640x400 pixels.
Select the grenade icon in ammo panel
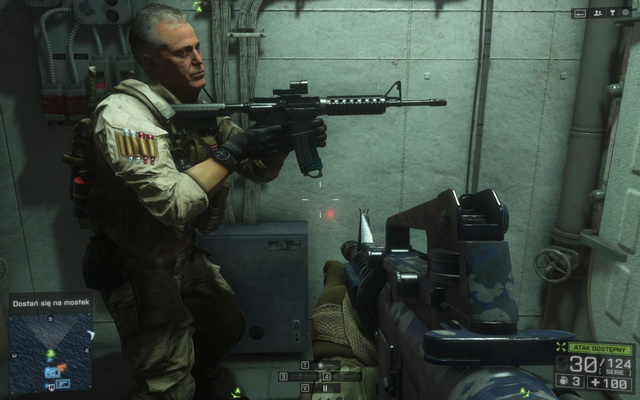pos(562,382)
